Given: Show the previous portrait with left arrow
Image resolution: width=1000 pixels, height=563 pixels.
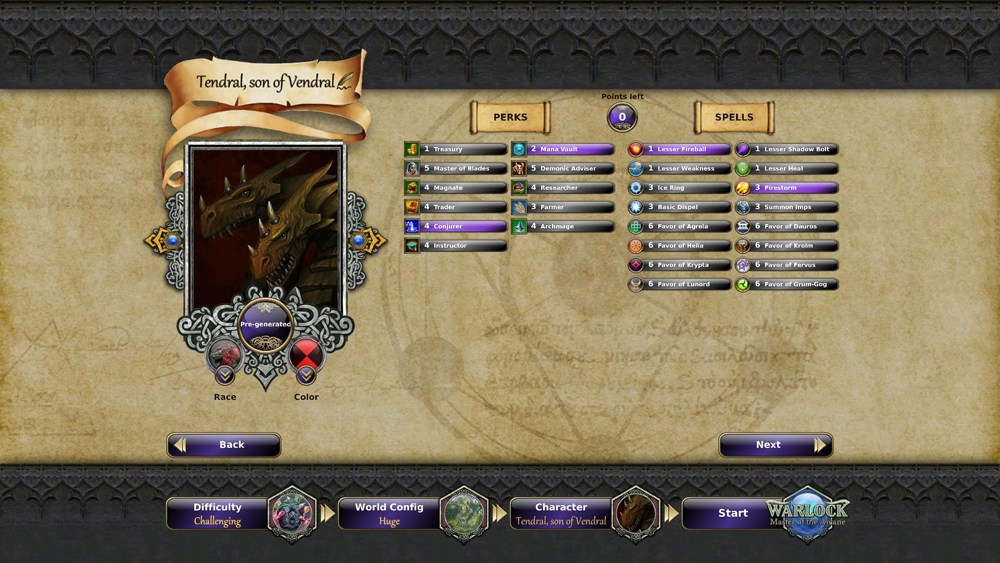Looking at the screenshot, I should pyautogui.click(x=166, y=241).
